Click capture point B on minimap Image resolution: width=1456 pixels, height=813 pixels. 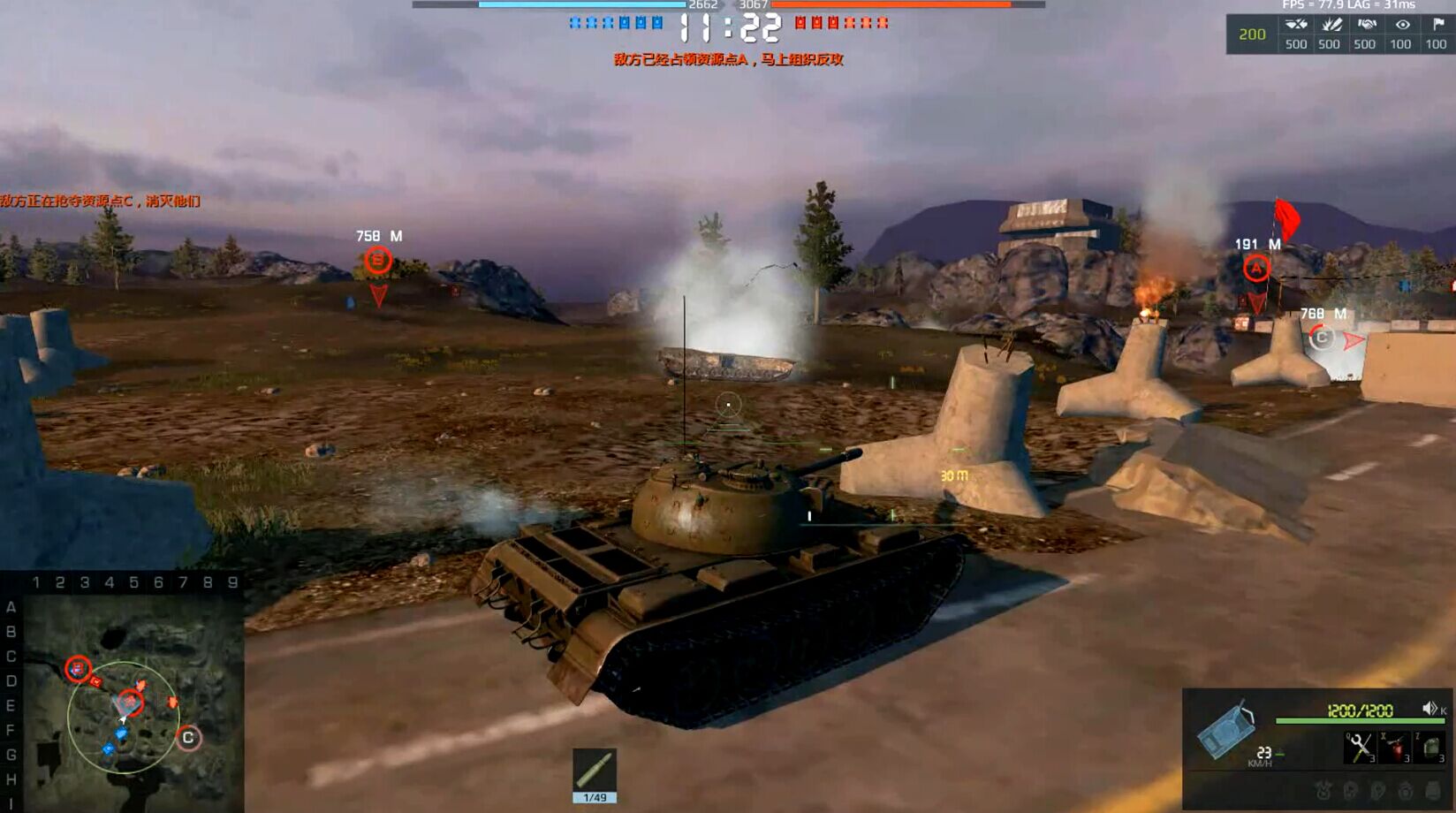pos(78,669)
